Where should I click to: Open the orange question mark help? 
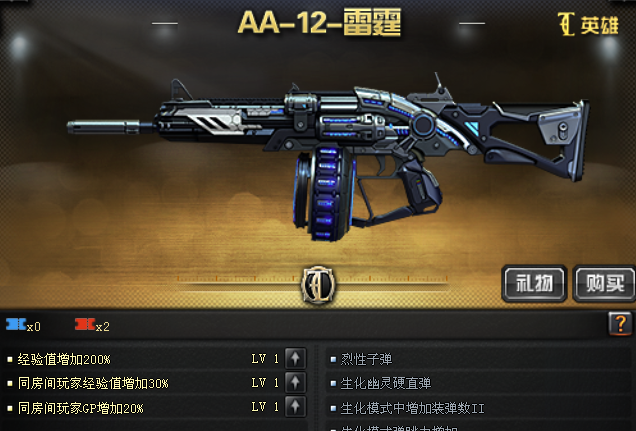point(619,324)
